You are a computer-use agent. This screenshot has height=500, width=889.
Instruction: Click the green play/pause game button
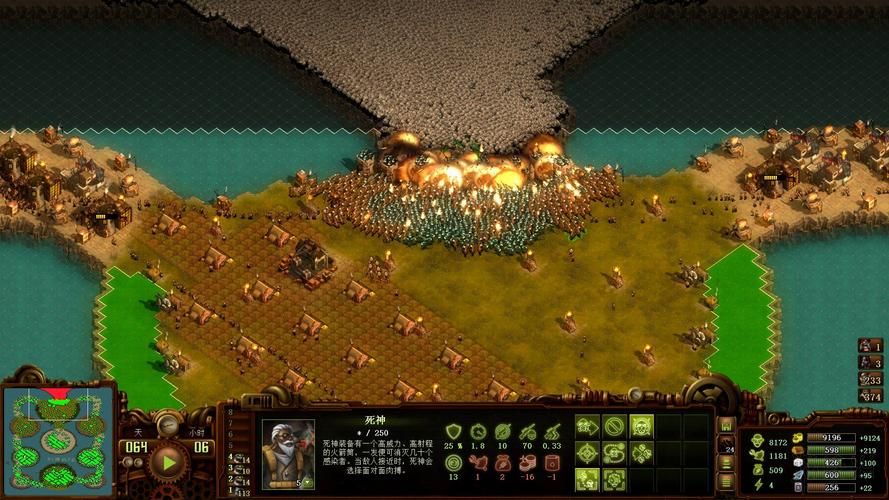click(167, 461)
